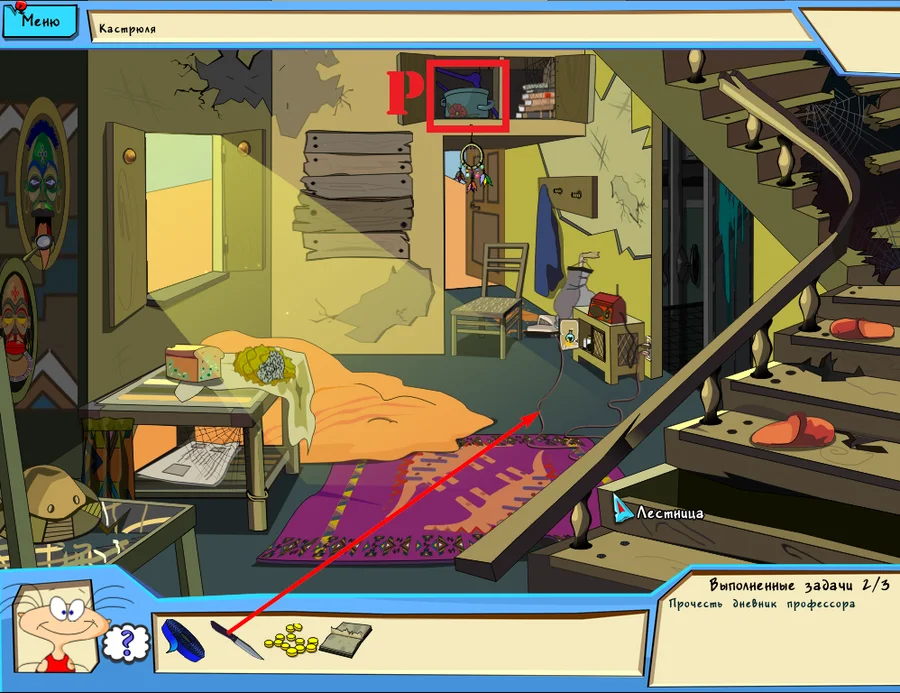Select the pile of gold coins
The image size is (900, 693).
[x=290, y=639]
